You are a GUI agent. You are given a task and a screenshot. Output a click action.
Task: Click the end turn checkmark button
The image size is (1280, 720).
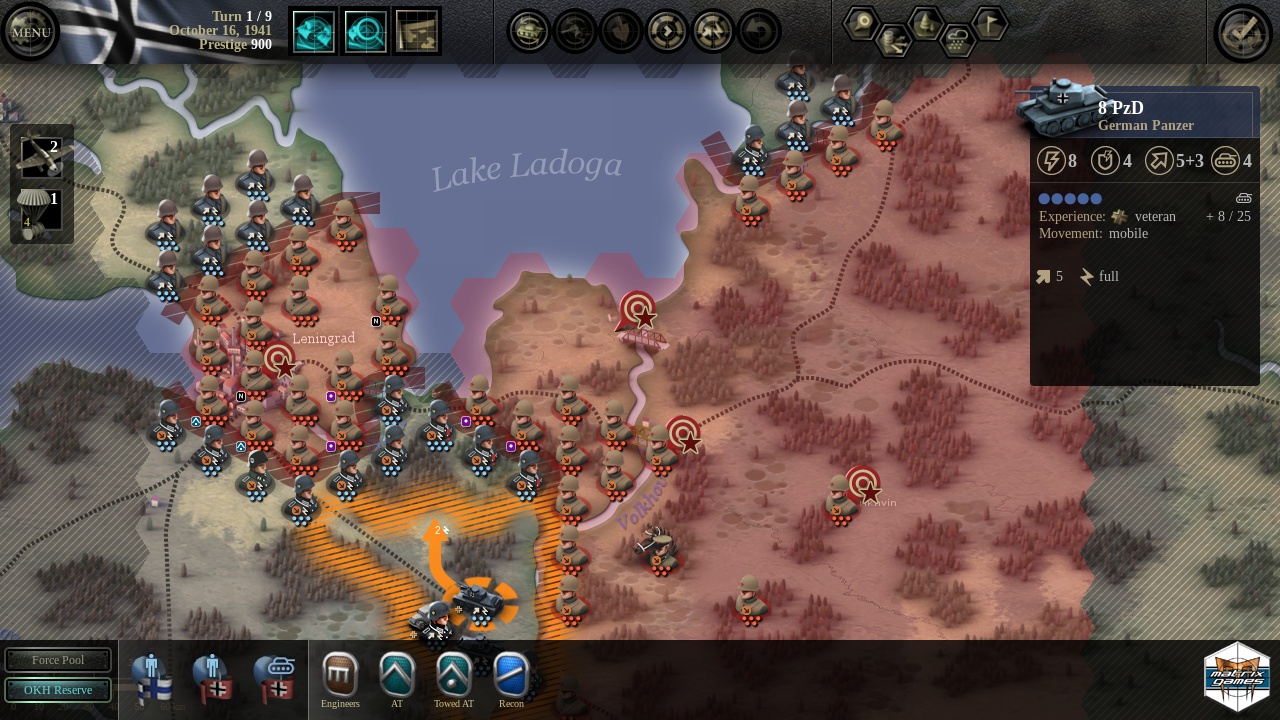tap(1242, 32)
